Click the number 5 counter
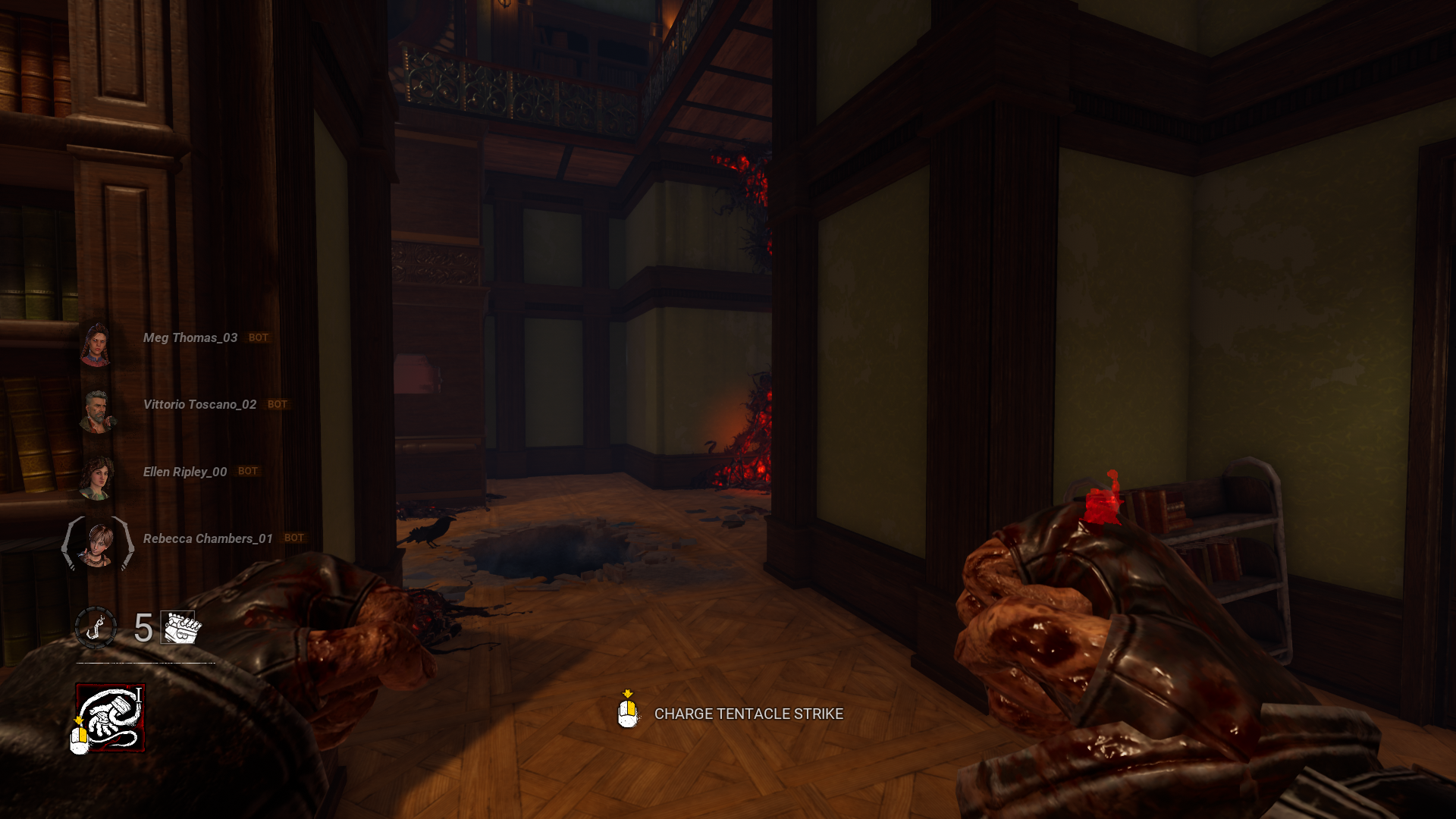 [143, 629]
